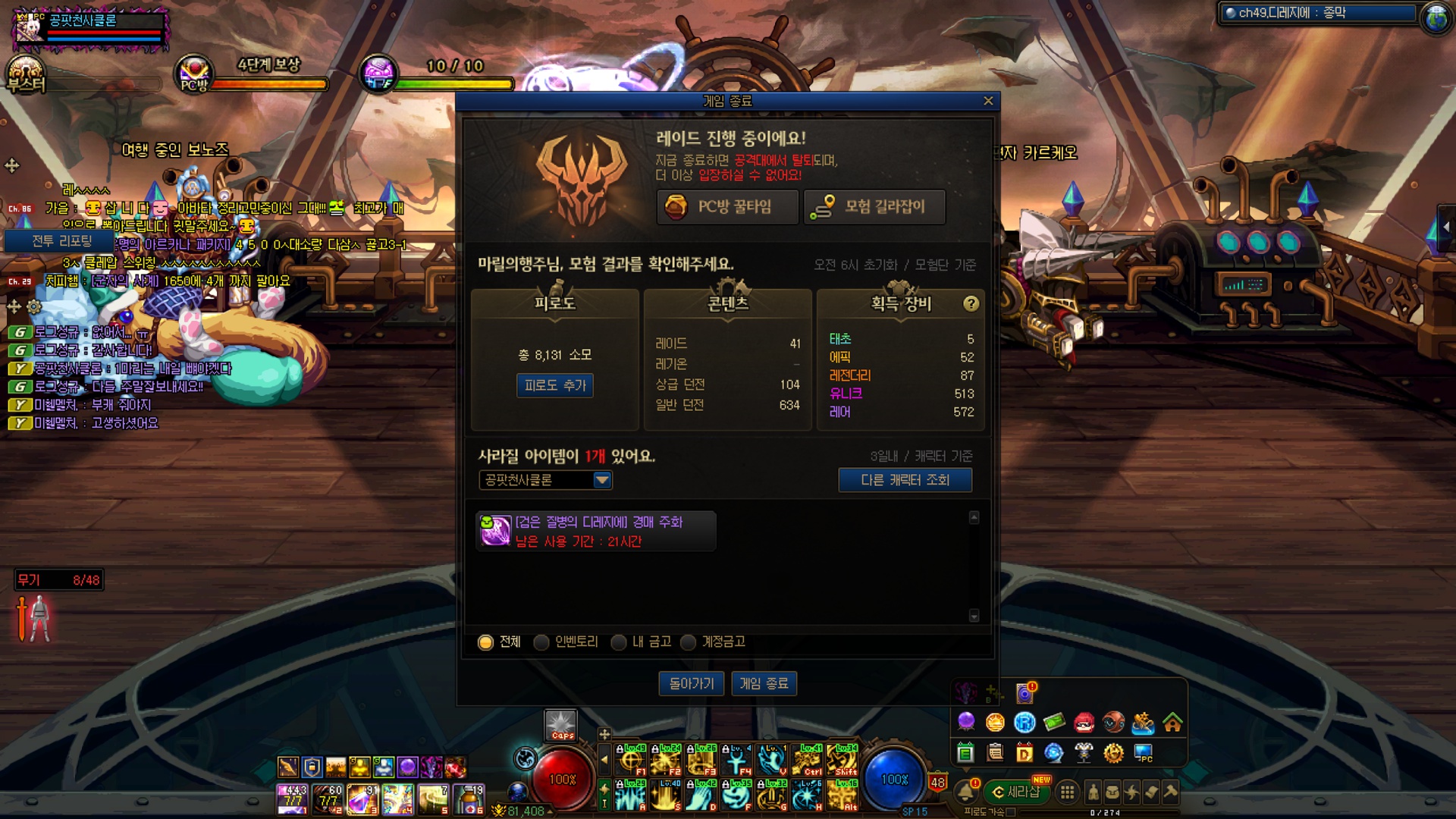Choose the 인벤토리 filter option
Viewport: 1456px width, 819px height.
point(541,642)
